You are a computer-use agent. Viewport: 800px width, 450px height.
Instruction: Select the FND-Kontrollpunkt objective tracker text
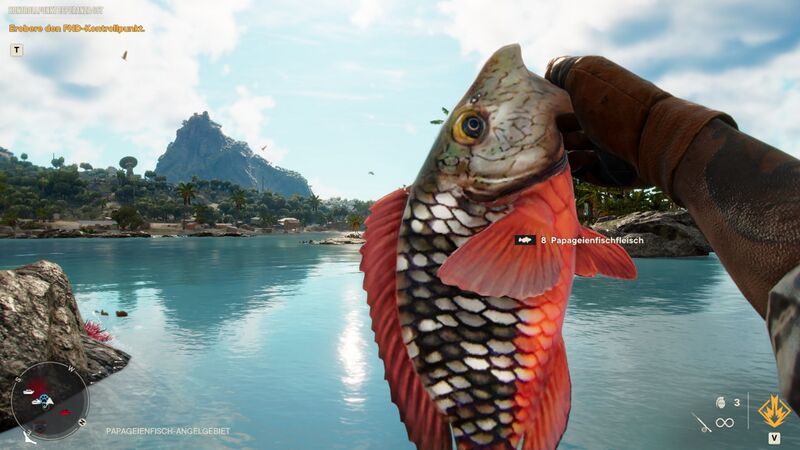coord(77,28)
